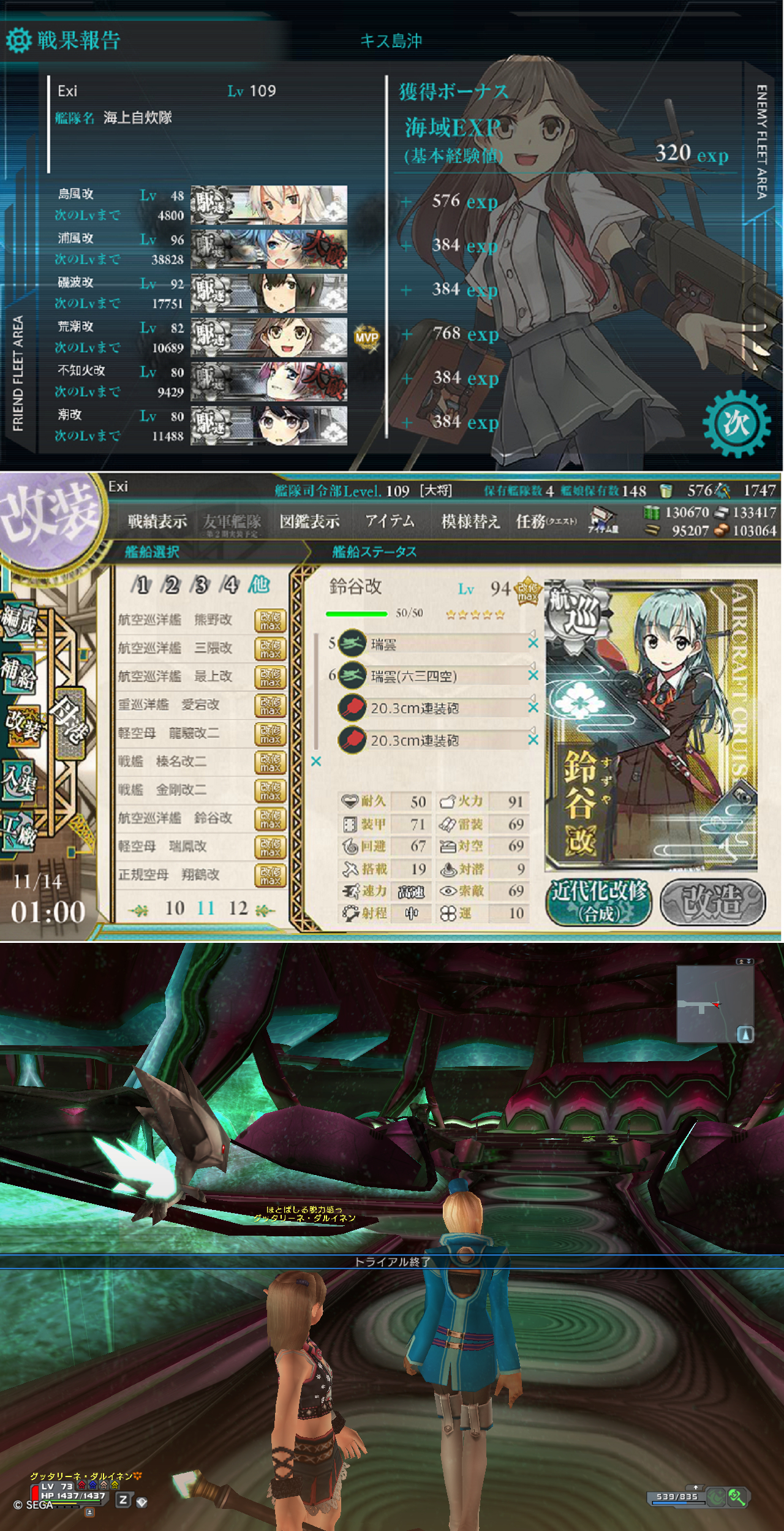Open the 任務(クエスト) menu entry

coord(547,519)
